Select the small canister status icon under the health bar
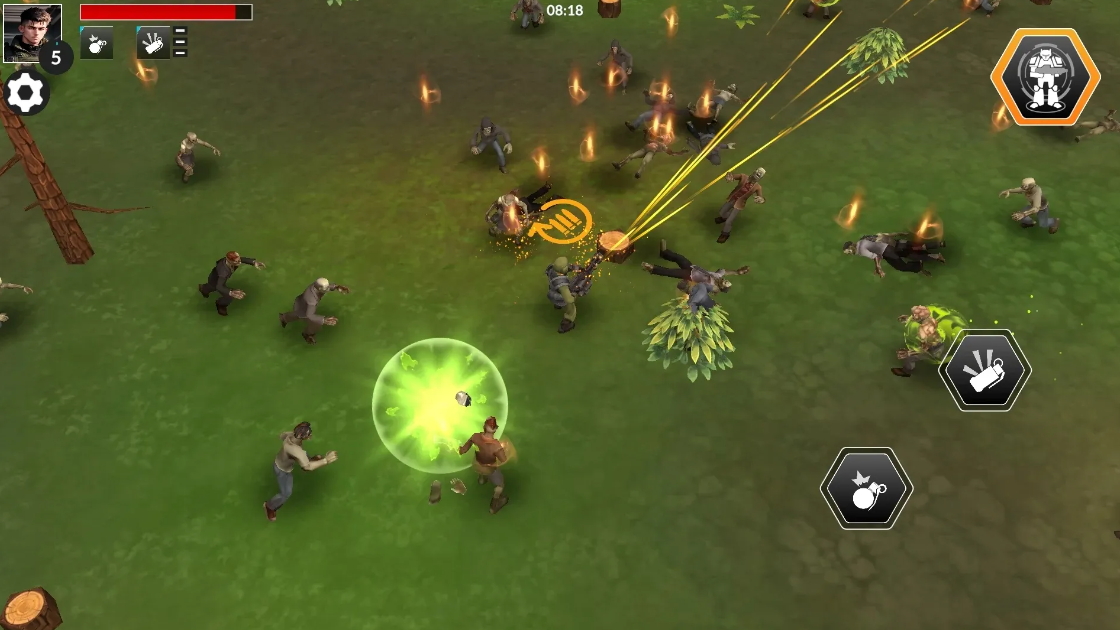 (x=153, y=43)
